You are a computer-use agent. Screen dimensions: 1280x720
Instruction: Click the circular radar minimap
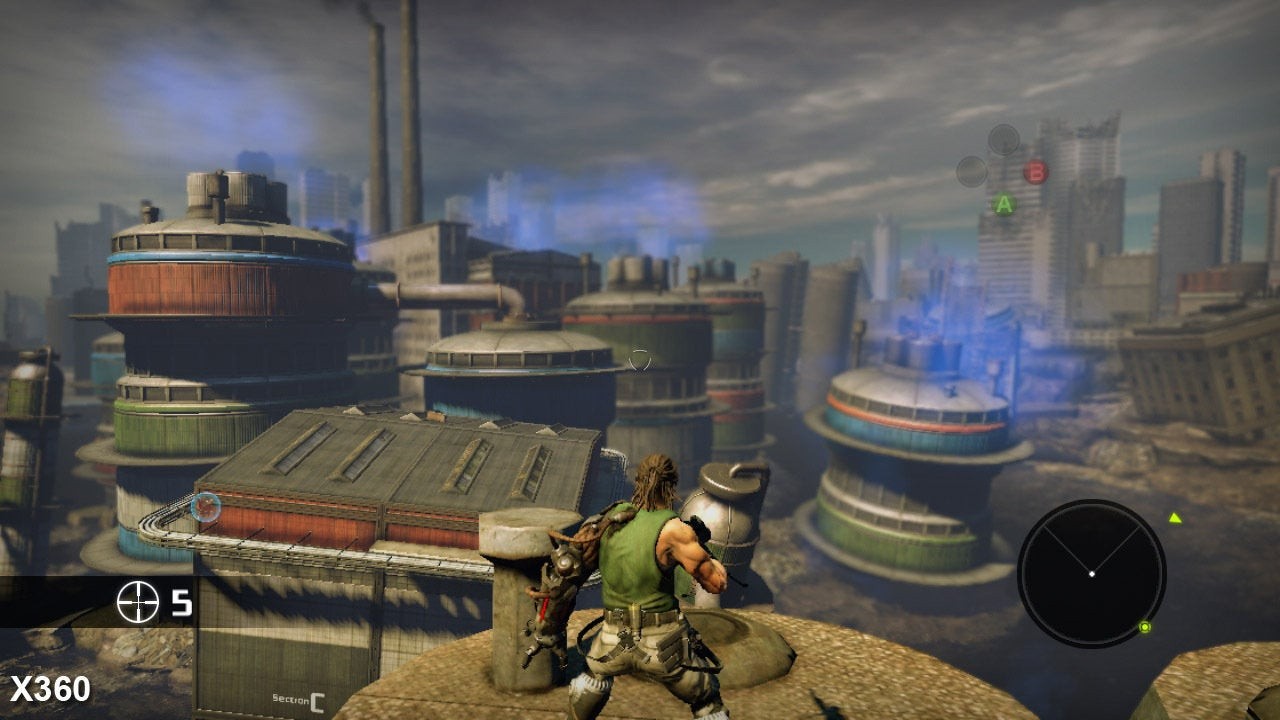(1091, 573)
